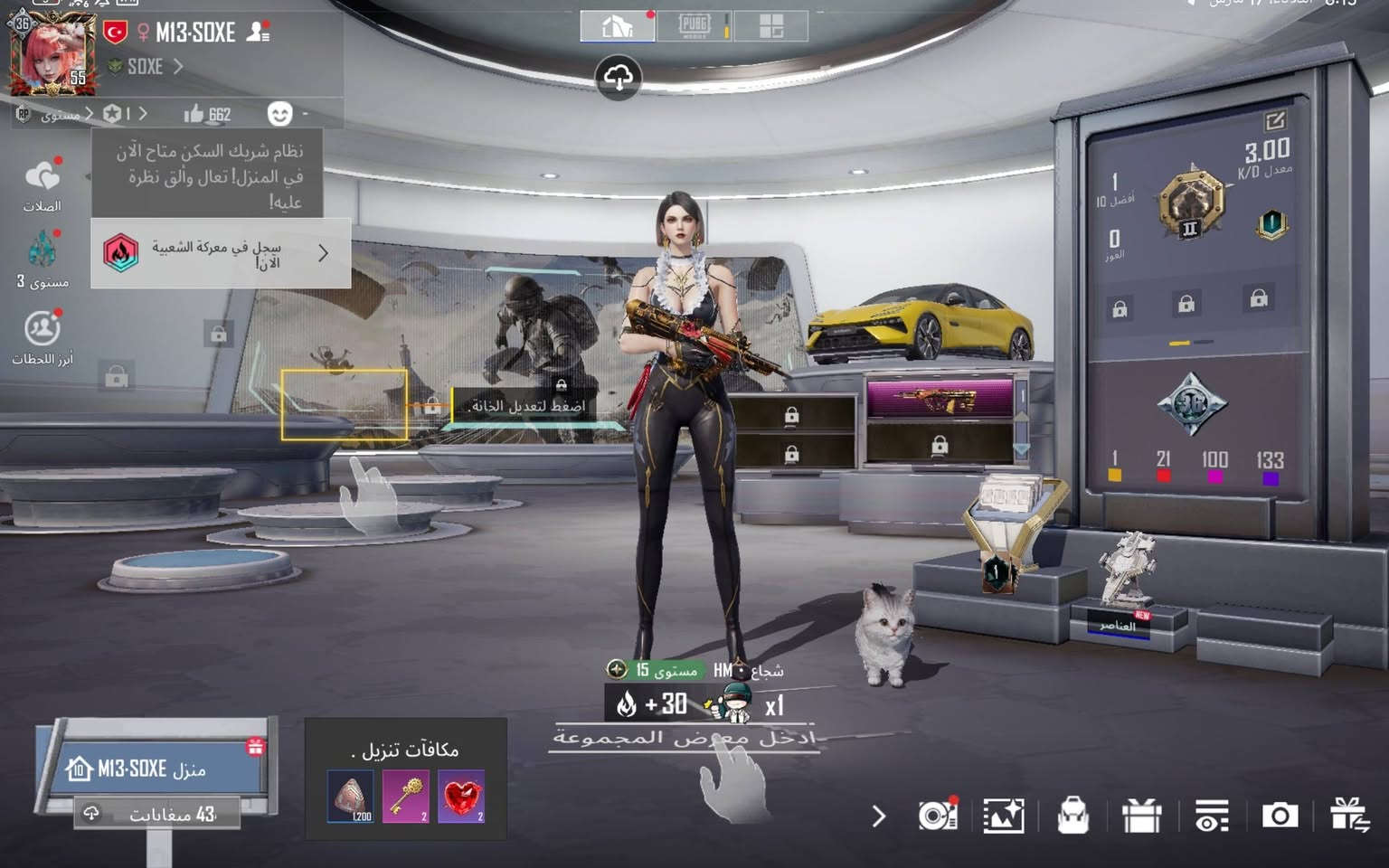Image resolution: width=1389 pixels, height=868 pixels.
Task: Open the MI3-SOXE home sign
Action: 154,769
